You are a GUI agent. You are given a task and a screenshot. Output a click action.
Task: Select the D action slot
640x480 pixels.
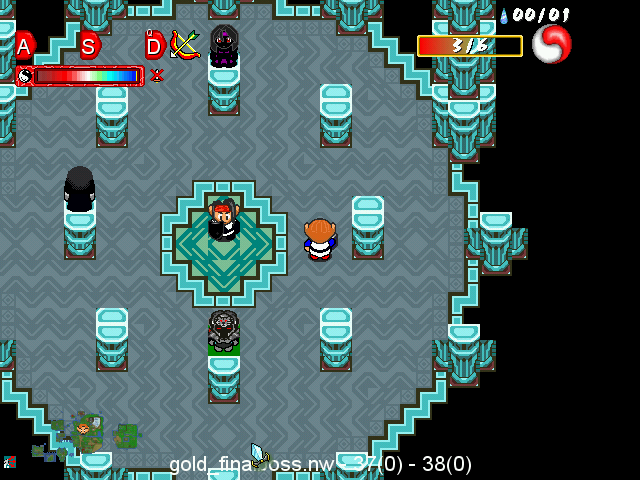(x=153, y=46)
